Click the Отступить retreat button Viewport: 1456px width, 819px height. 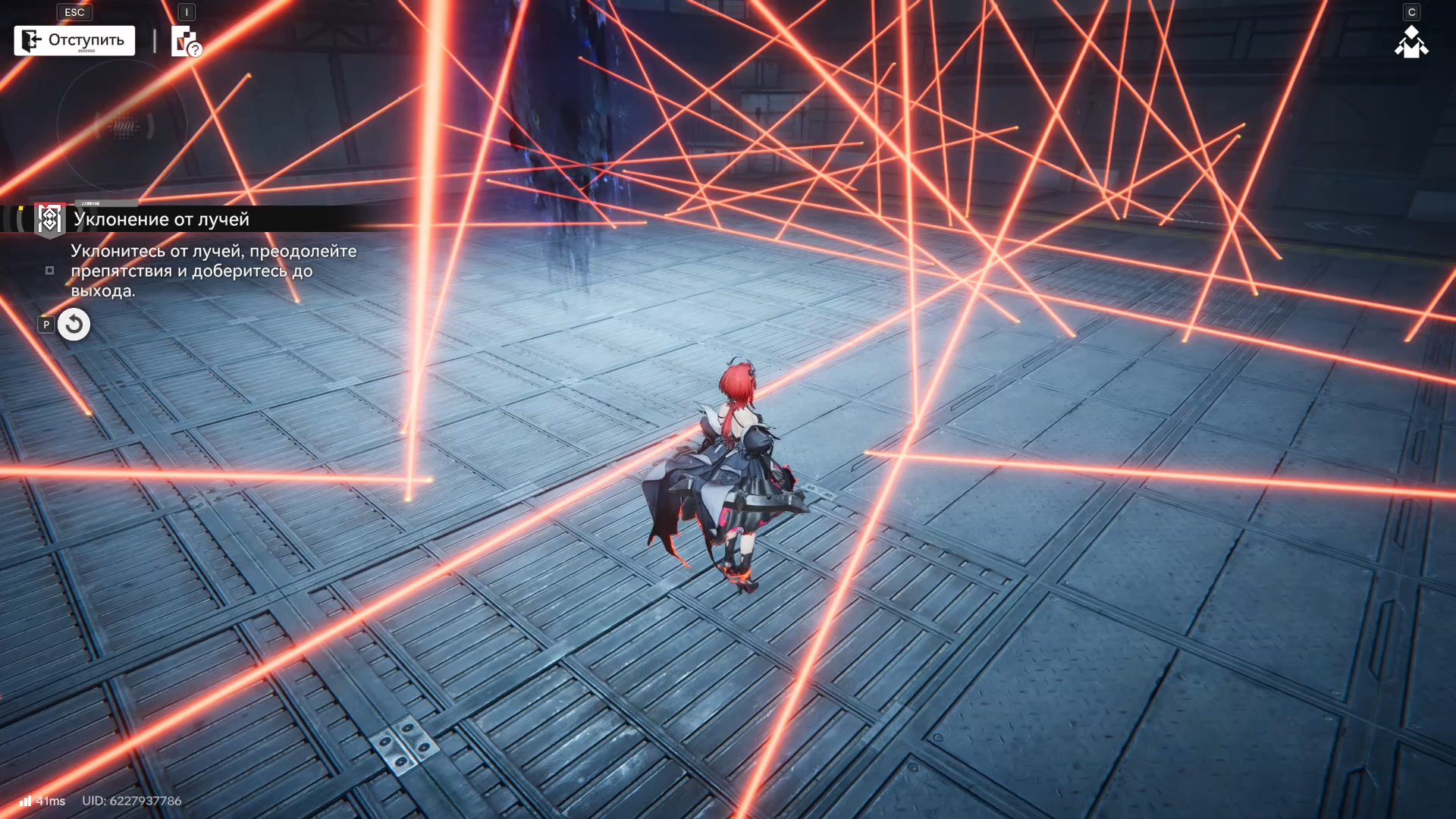74,40
